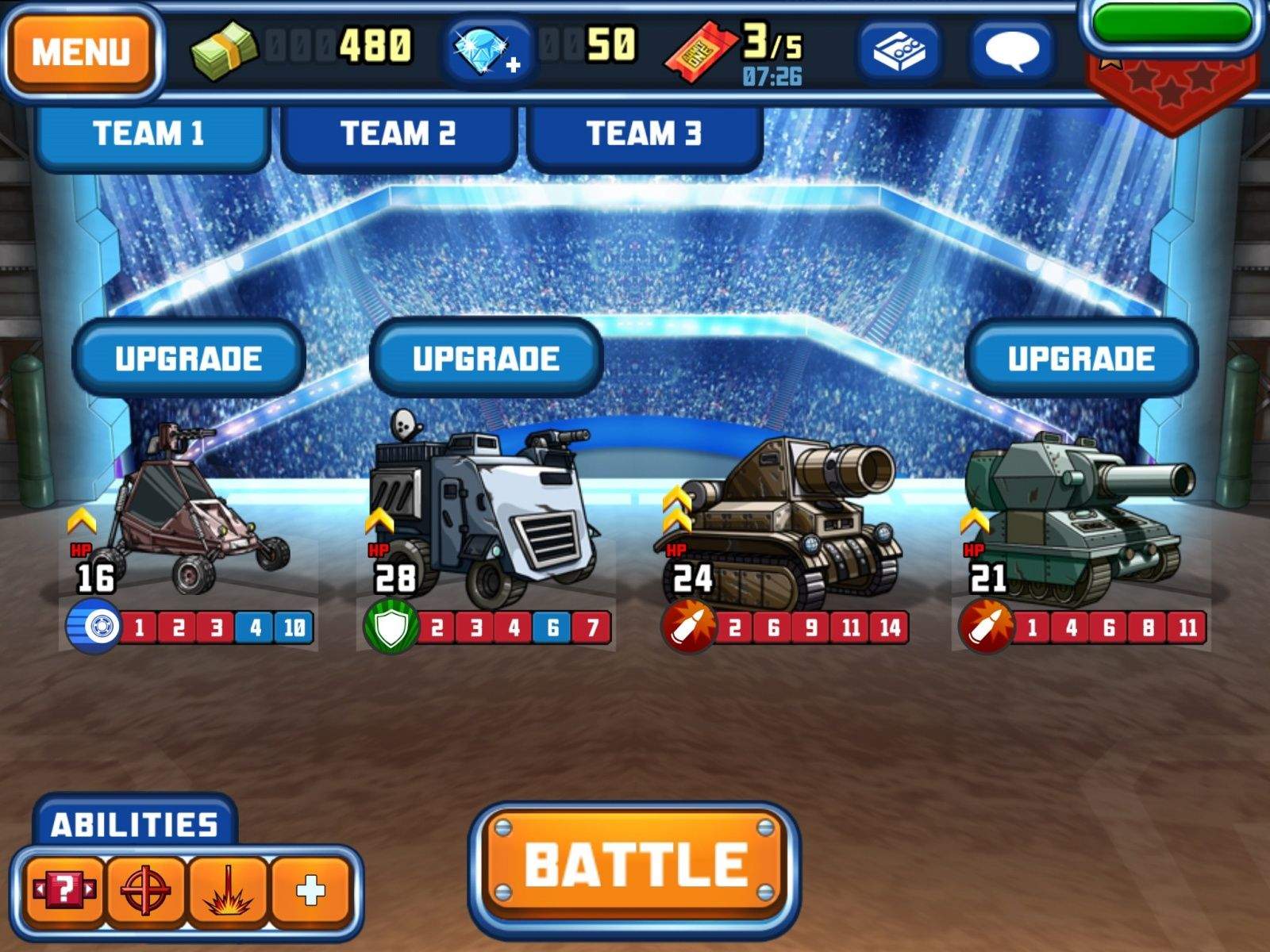Tap the blue diamond currency icon
The width and height of the screenshot is (1270, 952).
(x=484, y=49)
